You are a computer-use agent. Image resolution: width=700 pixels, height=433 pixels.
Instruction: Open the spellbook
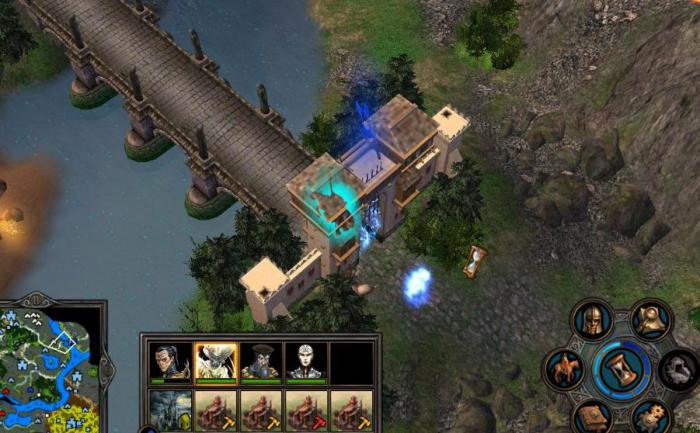591,416
